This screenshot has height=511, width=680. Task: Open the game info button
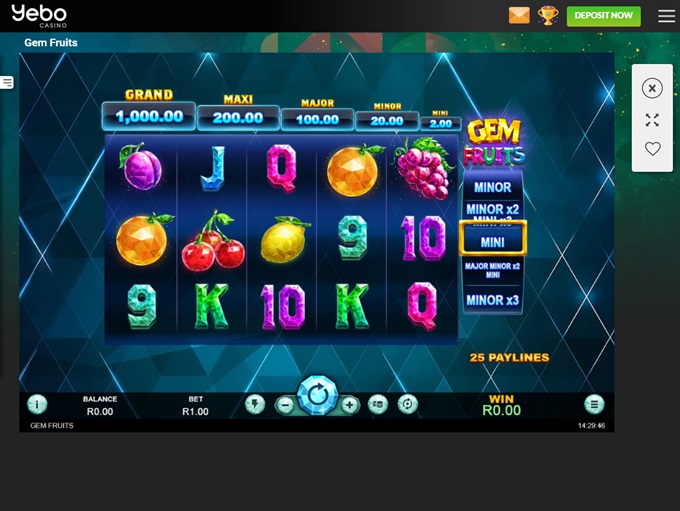pyautogui.click(x=37, y=404)
